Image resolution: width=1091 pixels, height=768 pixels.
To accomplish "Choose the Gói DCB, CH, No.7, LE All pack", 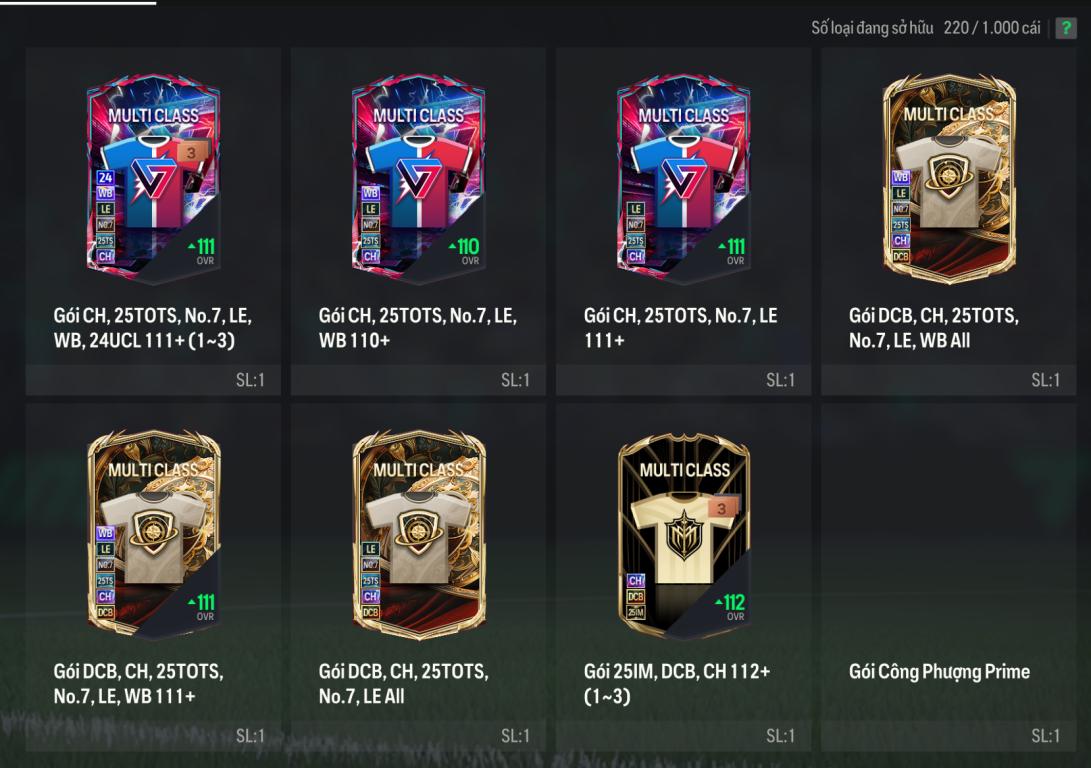I will click(x=418, y=536).
